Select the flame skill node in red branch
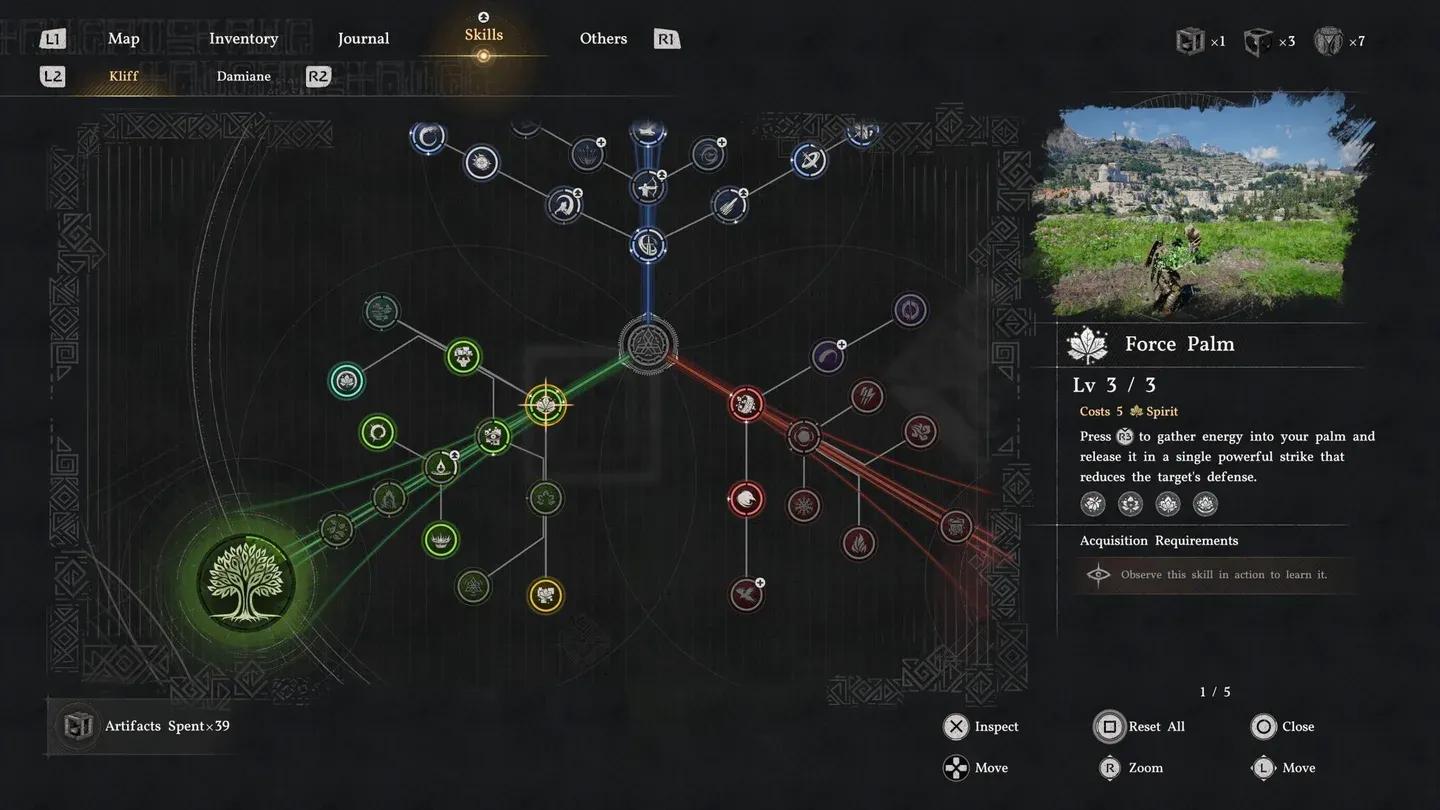The height and width of the screenshot is (810, 1440). point(859,543)
